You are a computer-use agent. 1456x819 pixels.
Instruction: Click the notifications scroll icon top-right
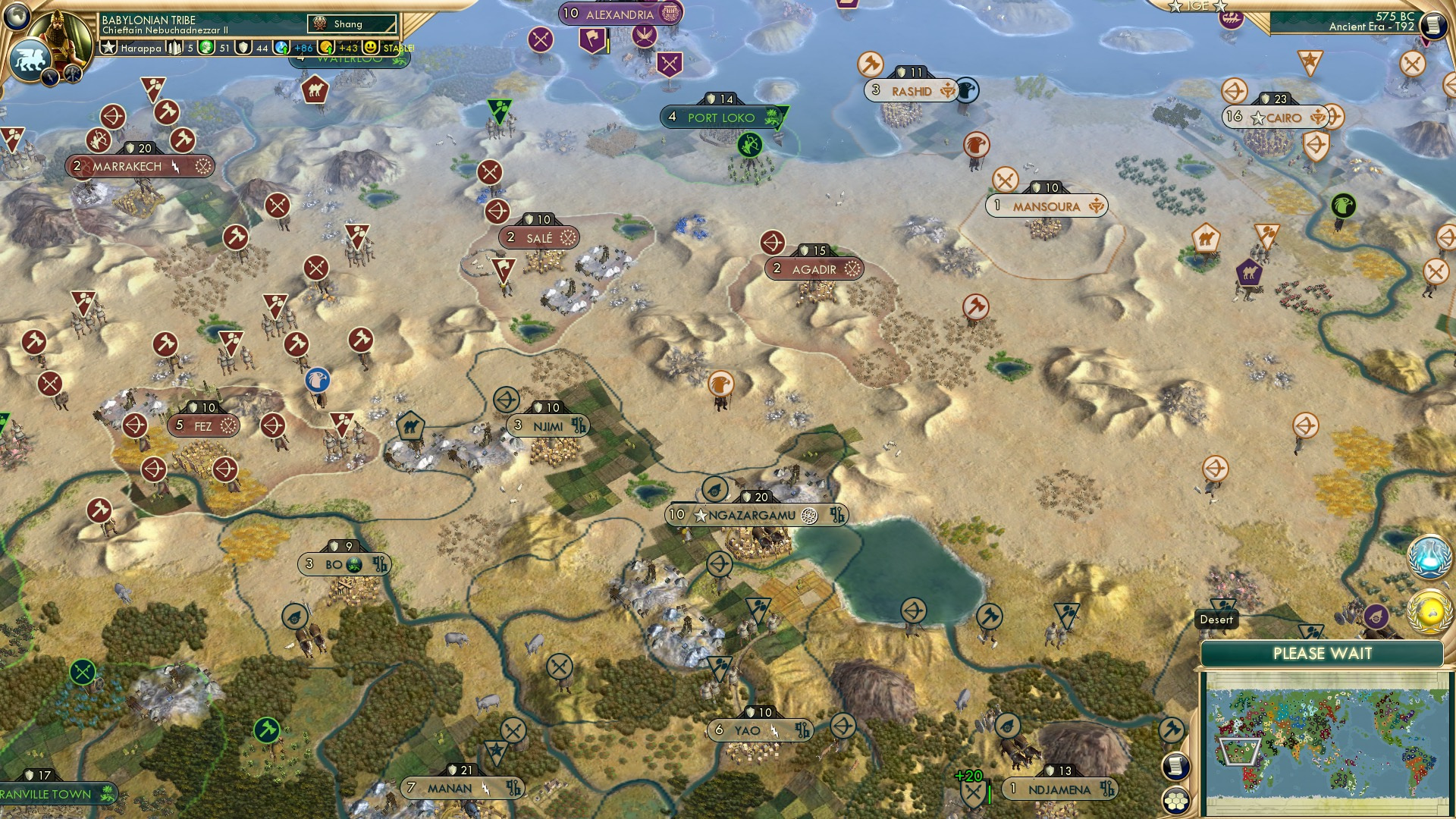pos(1433,24)
